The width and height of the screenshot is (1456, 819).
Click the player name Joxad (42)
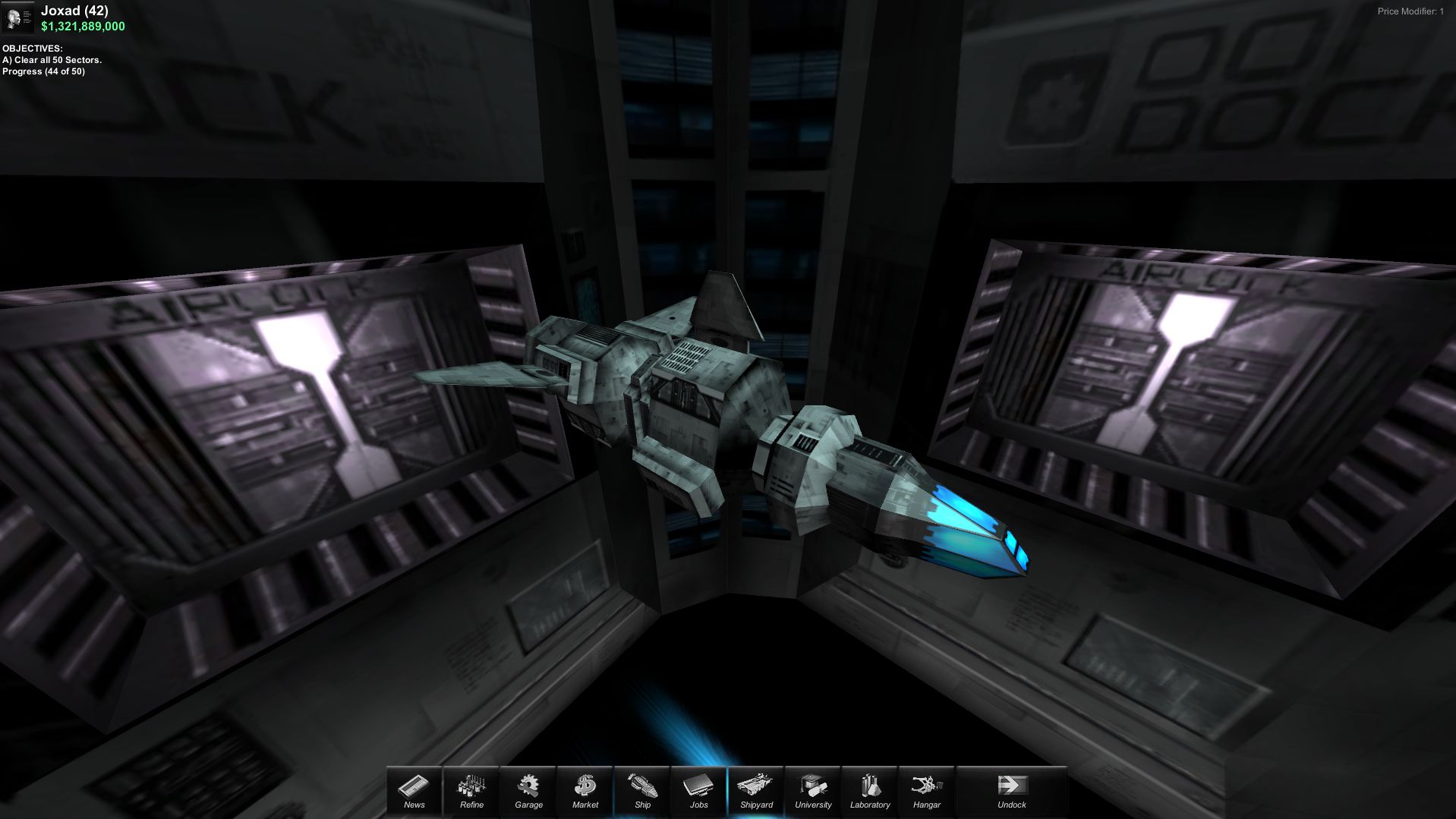74,11
